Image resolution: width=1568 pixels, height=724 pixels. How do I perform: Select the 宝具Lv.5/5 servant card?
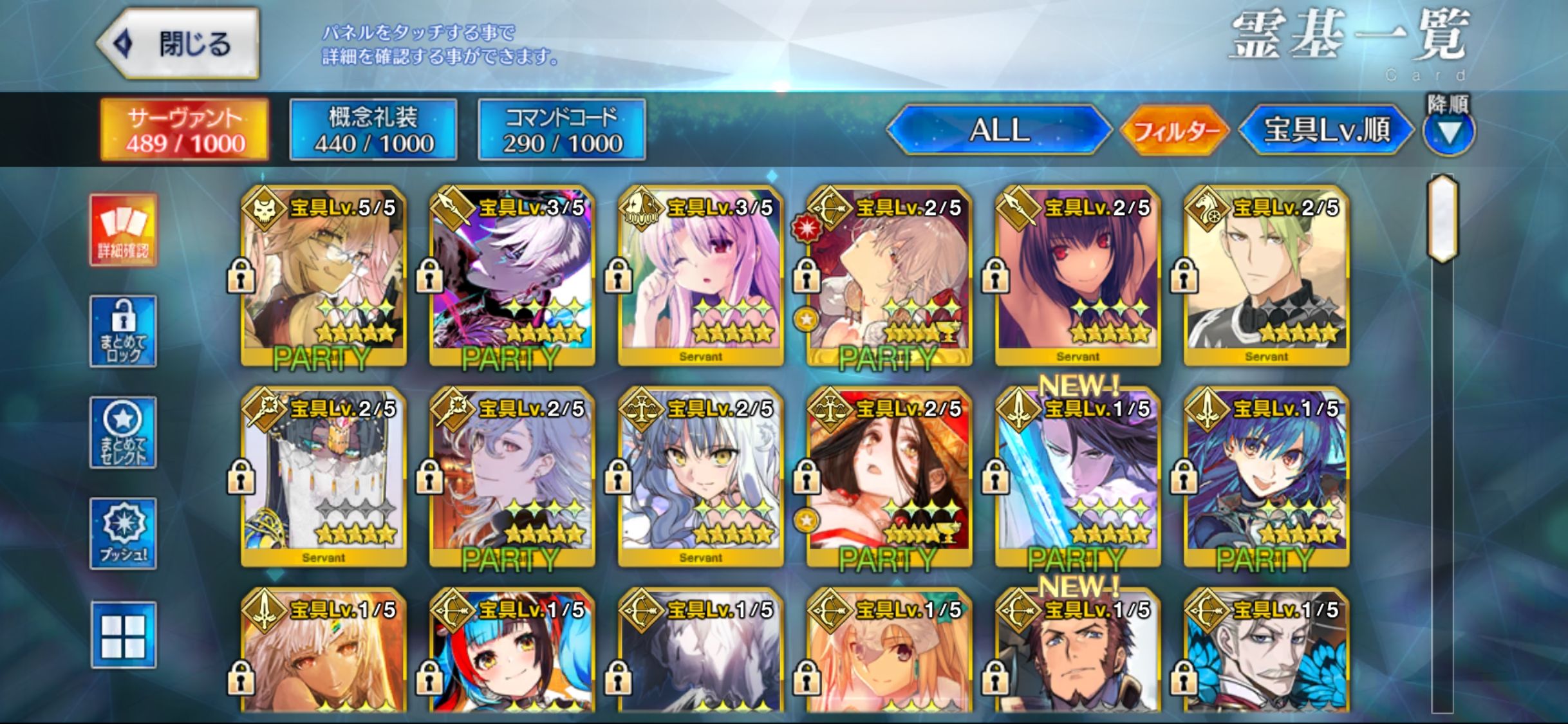[x=323, y=277]
